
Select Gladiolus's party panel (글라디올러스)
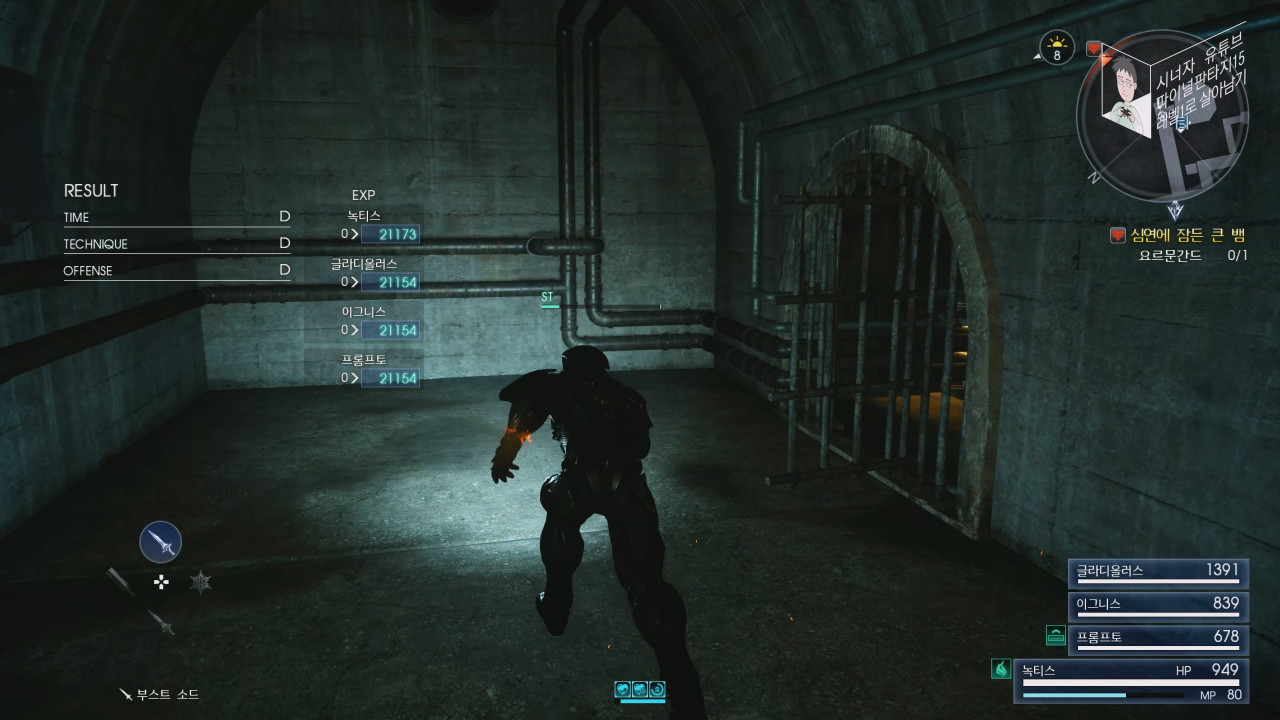(1158, 571)
